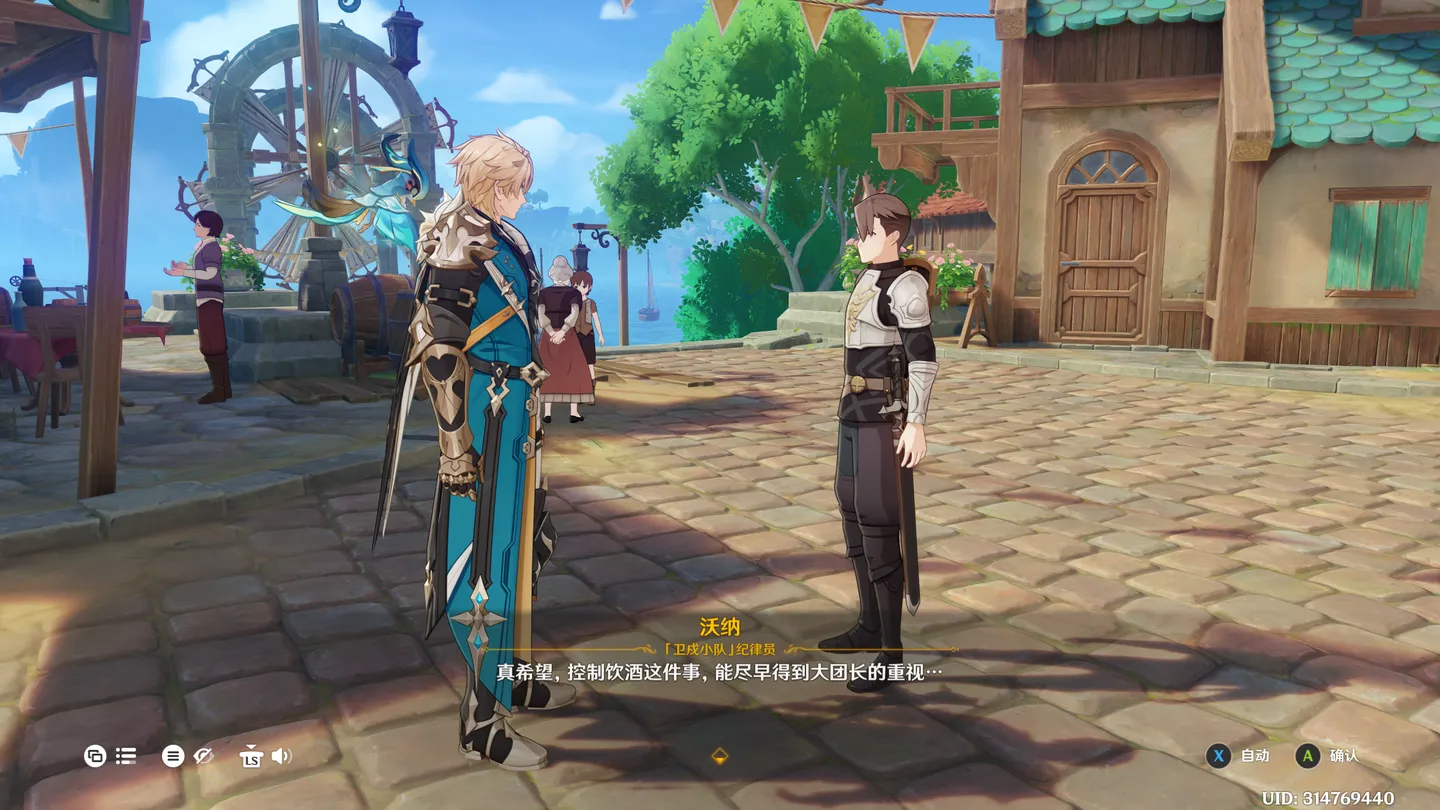The image size is (1440, 810).
Task: Hide the interface with the crossed-eye icon
Action: 204,756
